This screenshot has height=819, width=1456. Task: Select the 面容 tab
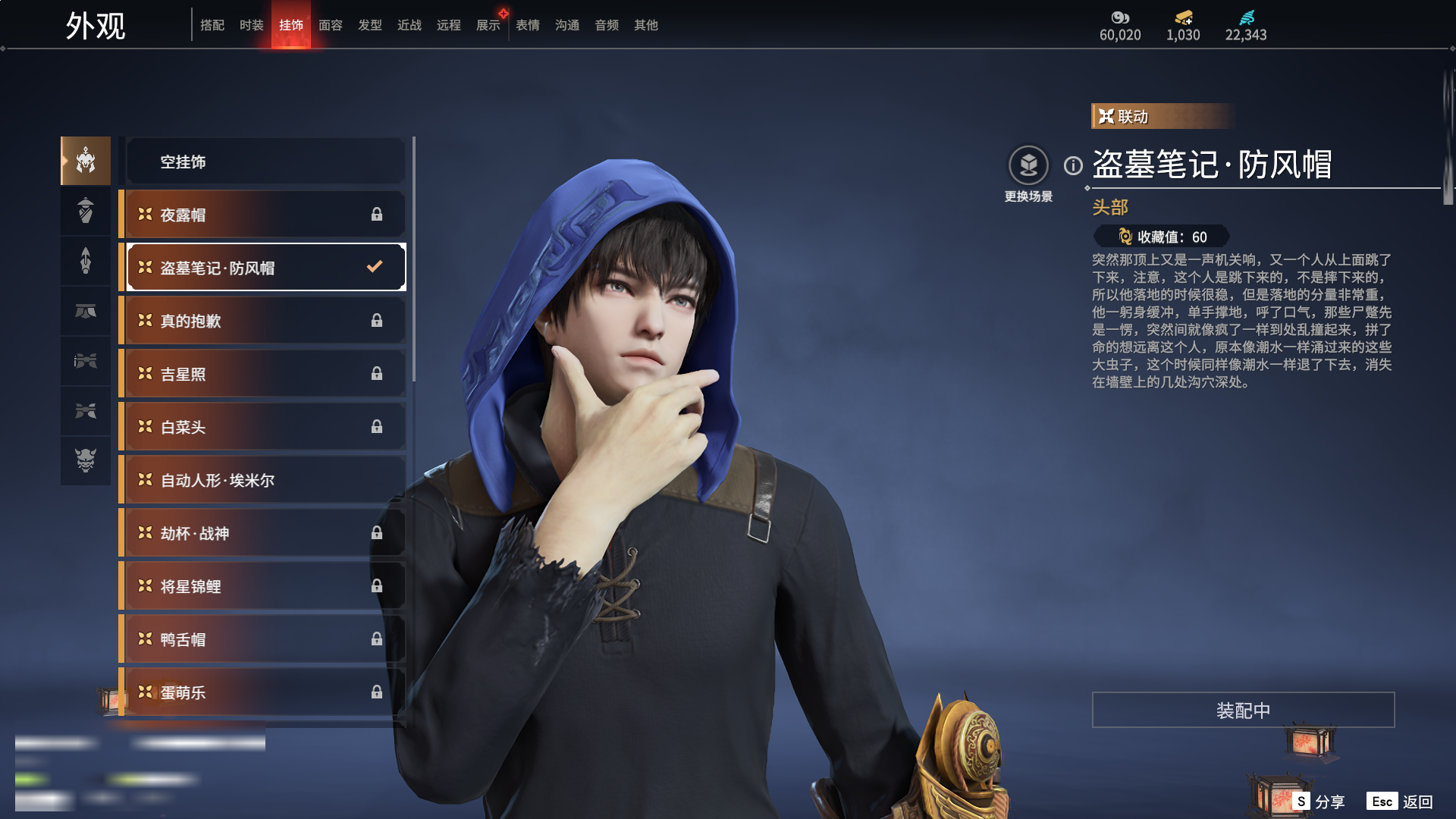click(x=330, y=25)
